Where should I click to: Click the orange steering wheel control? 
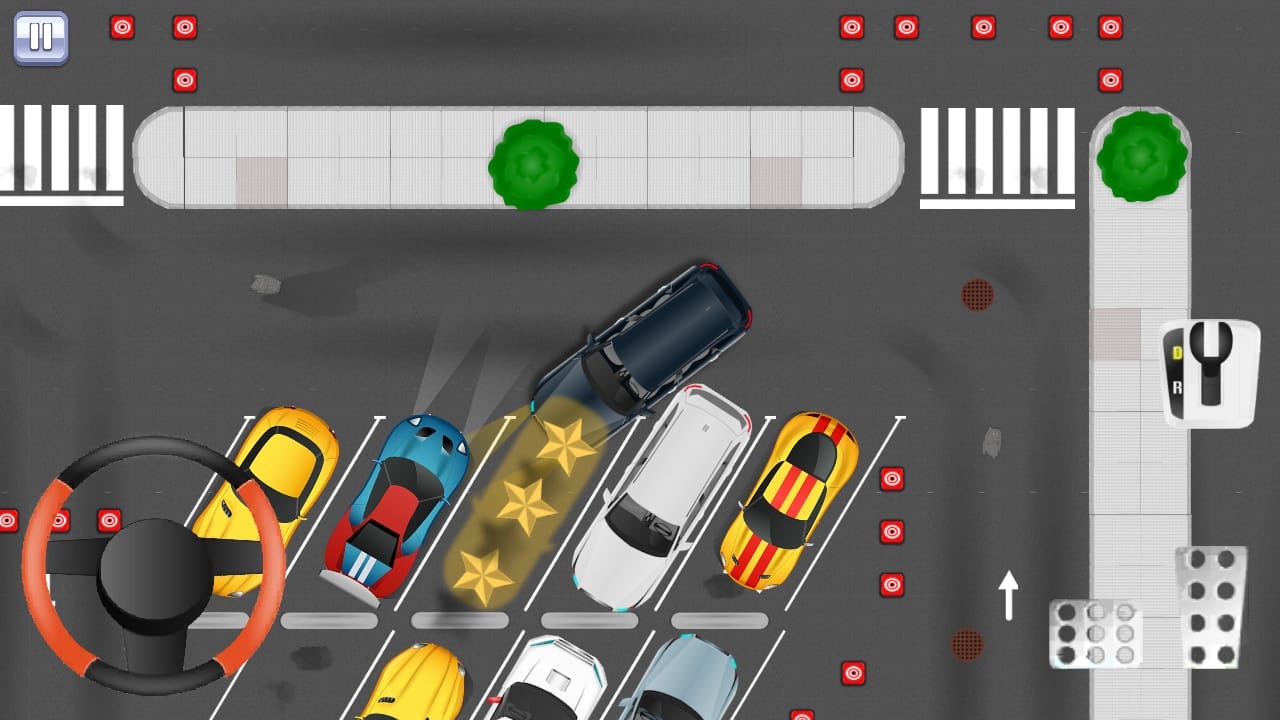154,566
